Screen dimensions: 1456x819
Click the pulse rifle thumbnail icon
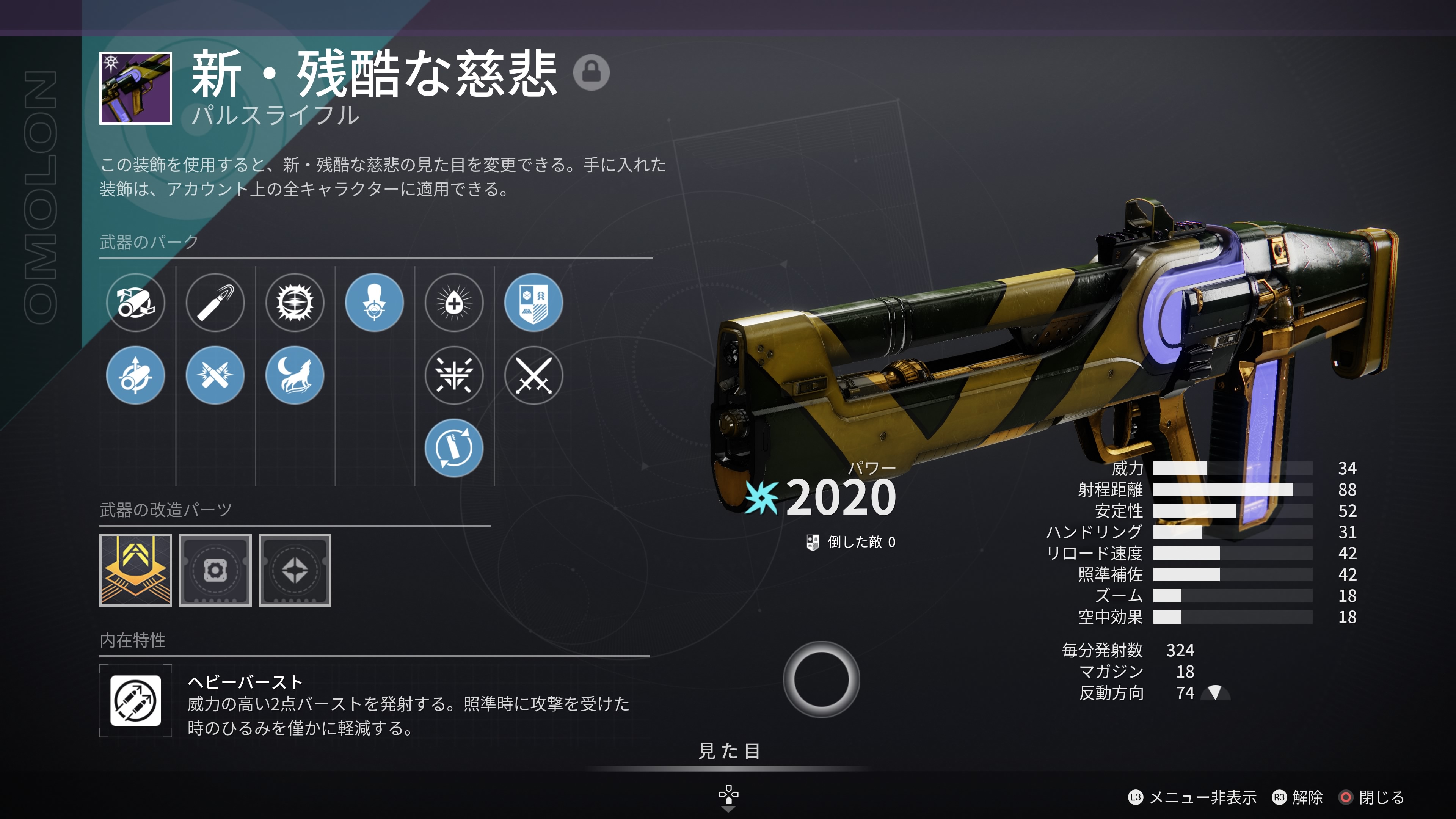coord(136,88)
